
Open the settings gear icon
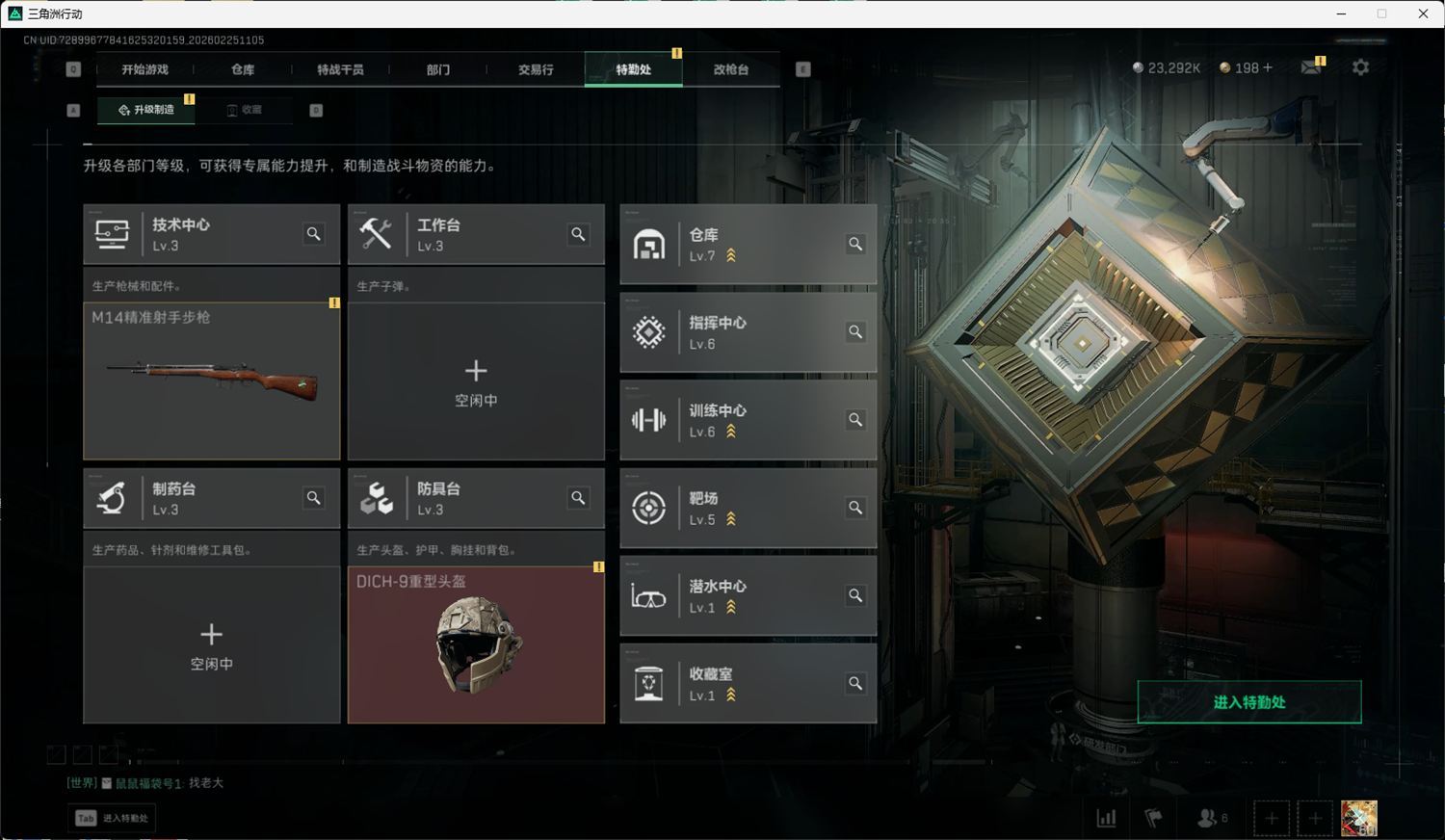coord(1360,67)
